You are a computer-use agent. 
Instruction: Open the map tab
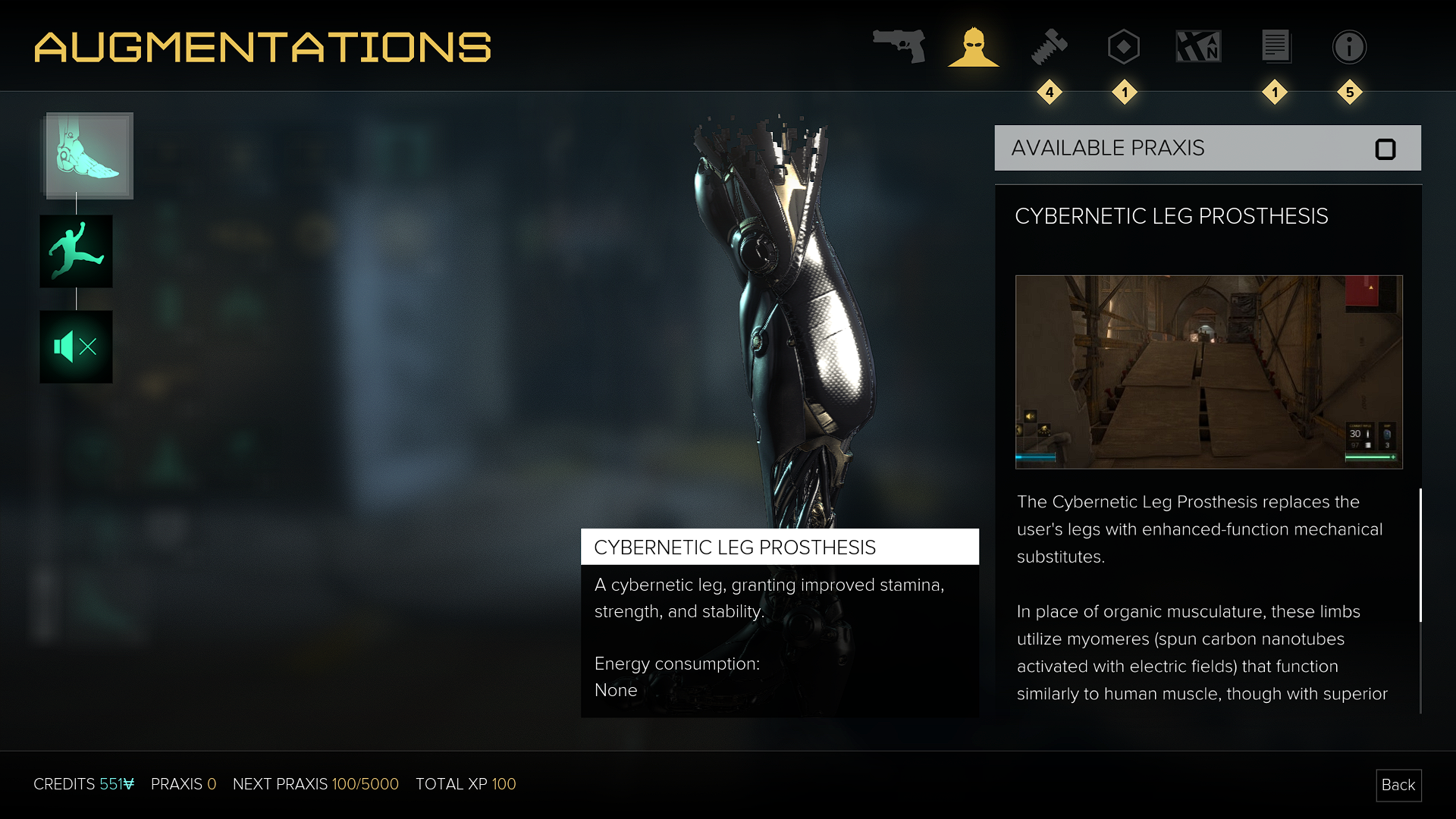point(1198,47)
